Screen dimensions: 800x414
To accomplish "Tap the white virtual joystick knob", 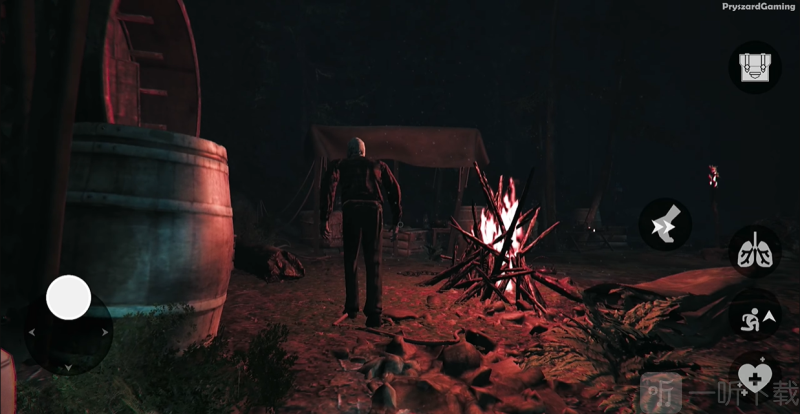I will click(69, 297).
